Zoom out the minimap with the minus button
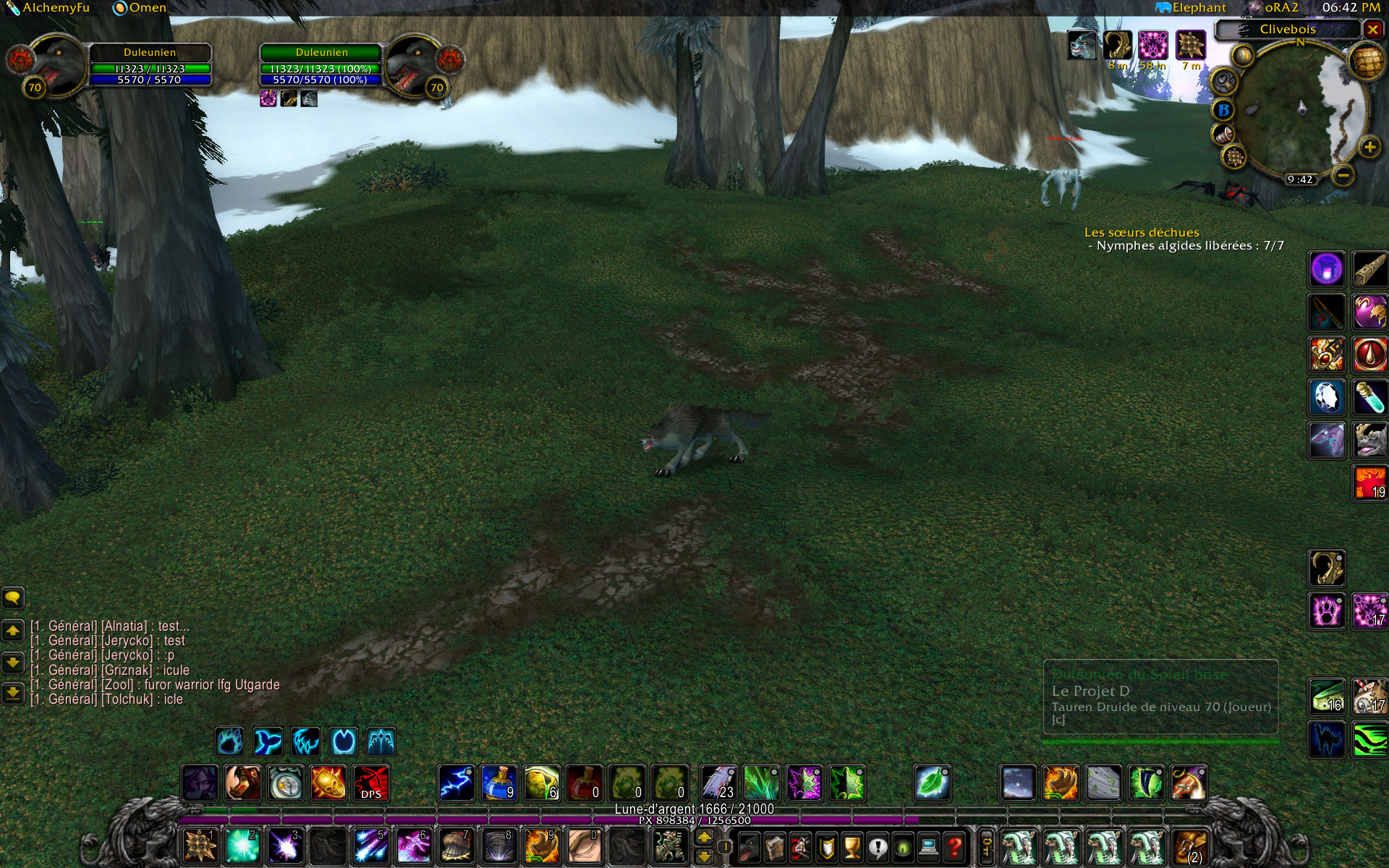The width and height of the screenshot is (1389, 868). tap(1343, 174)
